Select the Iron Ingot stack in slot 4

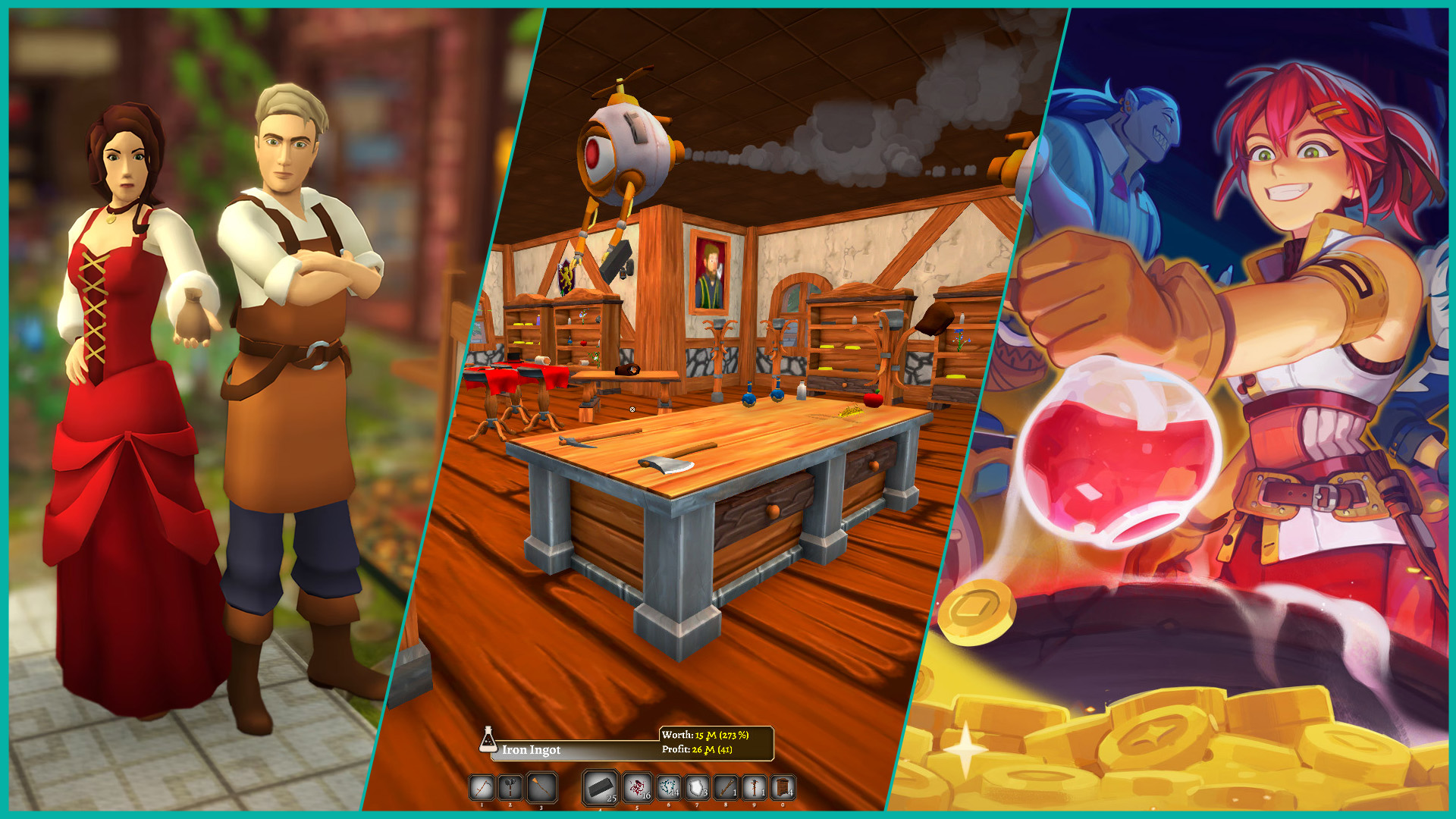tap(599, 787)
